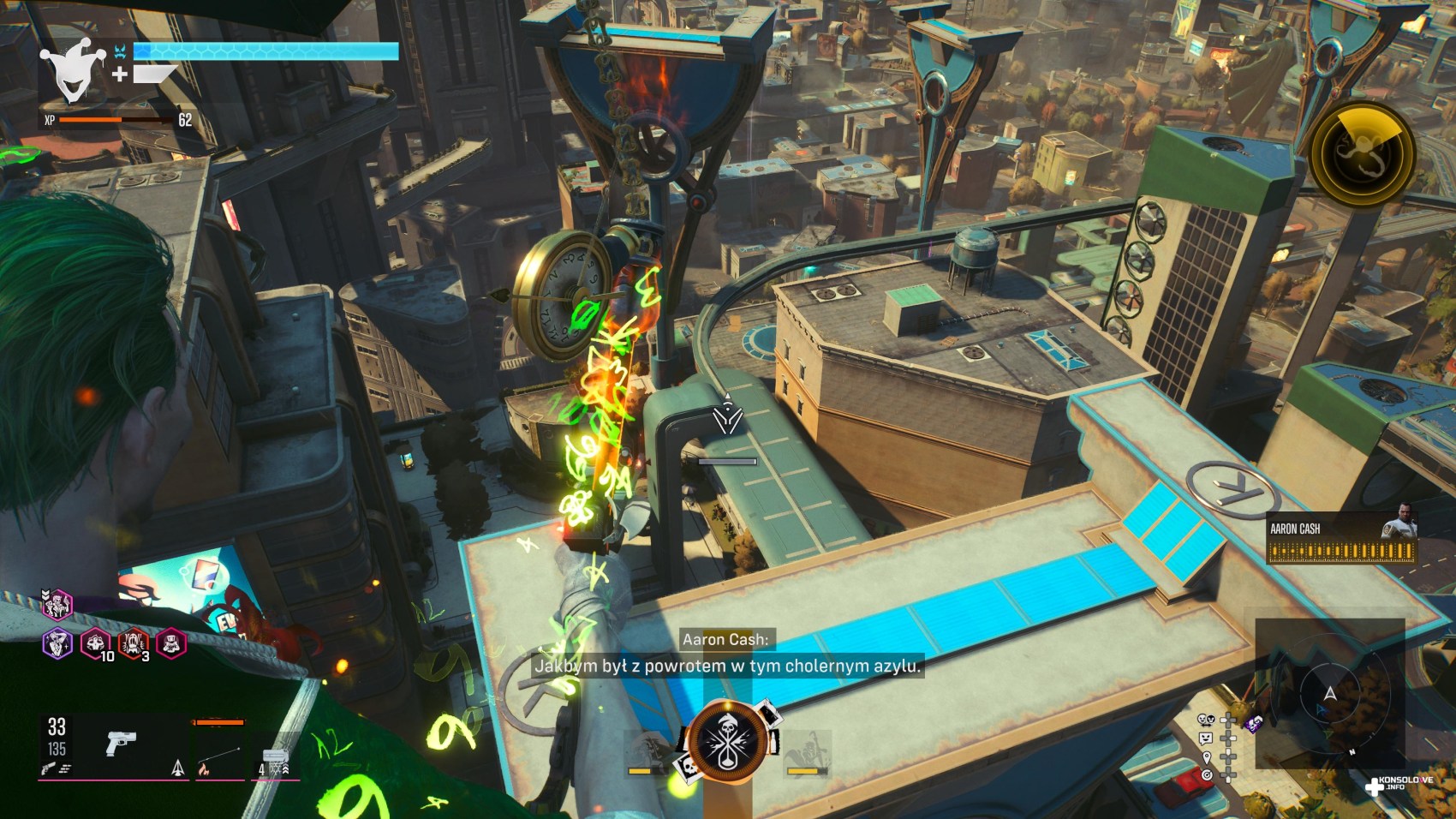
Task: Click the yellow radar scanner circle
Action: point(1362,154)
